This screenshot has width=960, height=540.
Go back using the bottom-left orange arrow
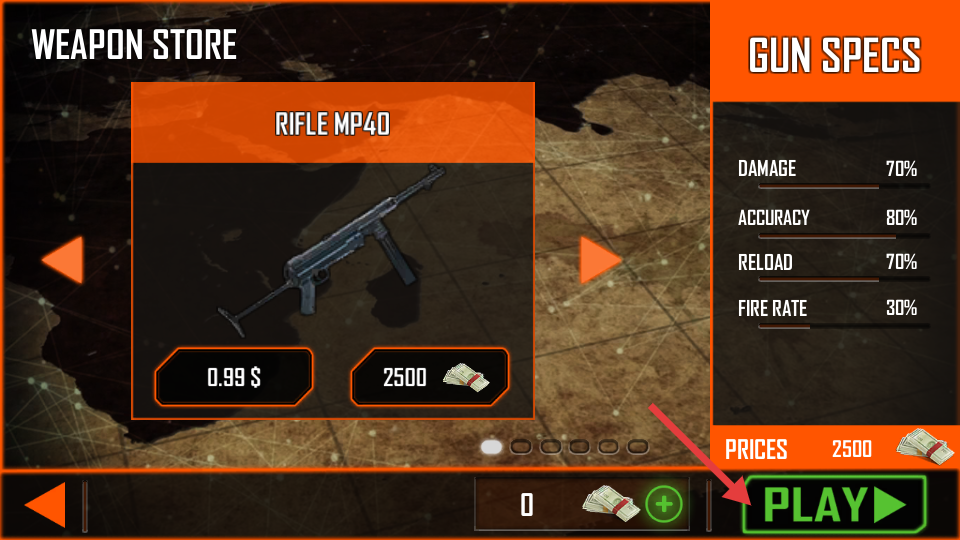[x=46, y=504]
